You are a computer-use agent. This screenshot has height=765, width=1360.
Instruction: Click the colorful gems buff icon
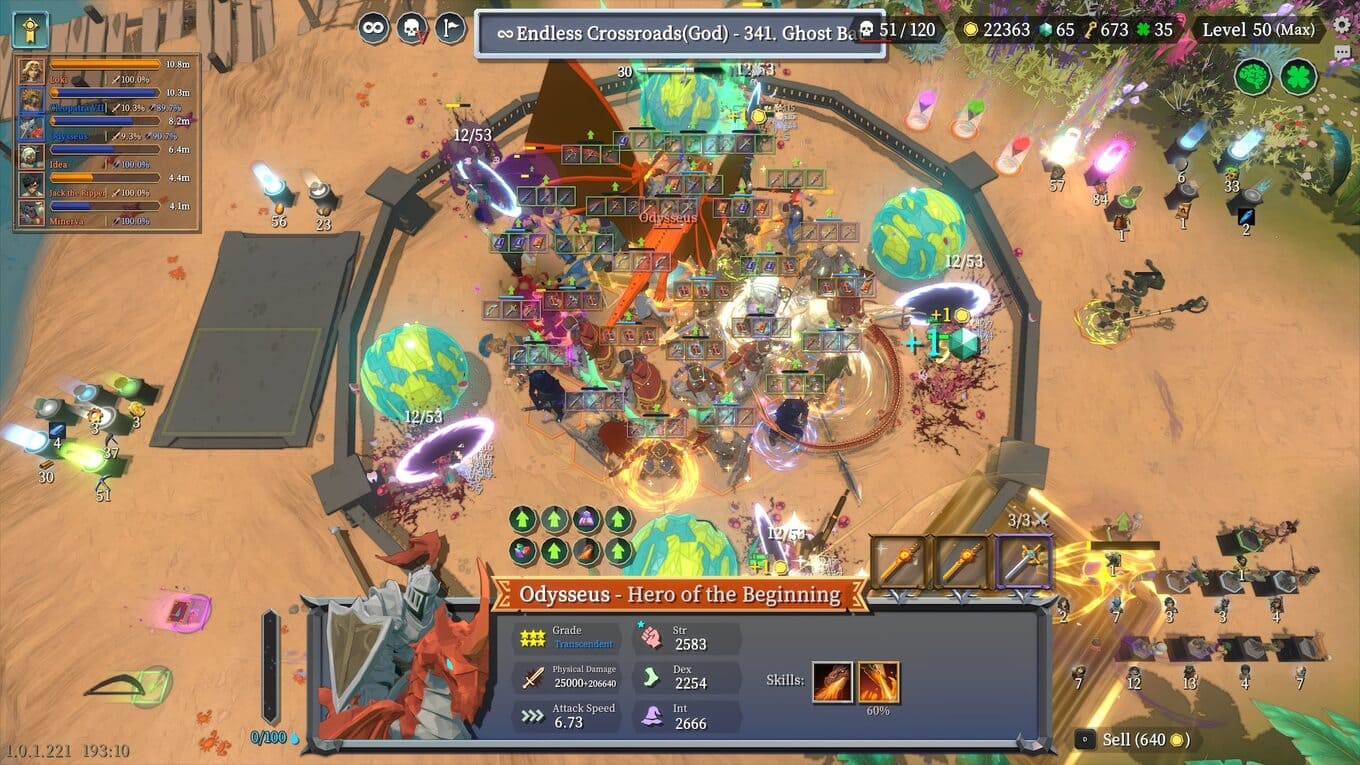523,550
